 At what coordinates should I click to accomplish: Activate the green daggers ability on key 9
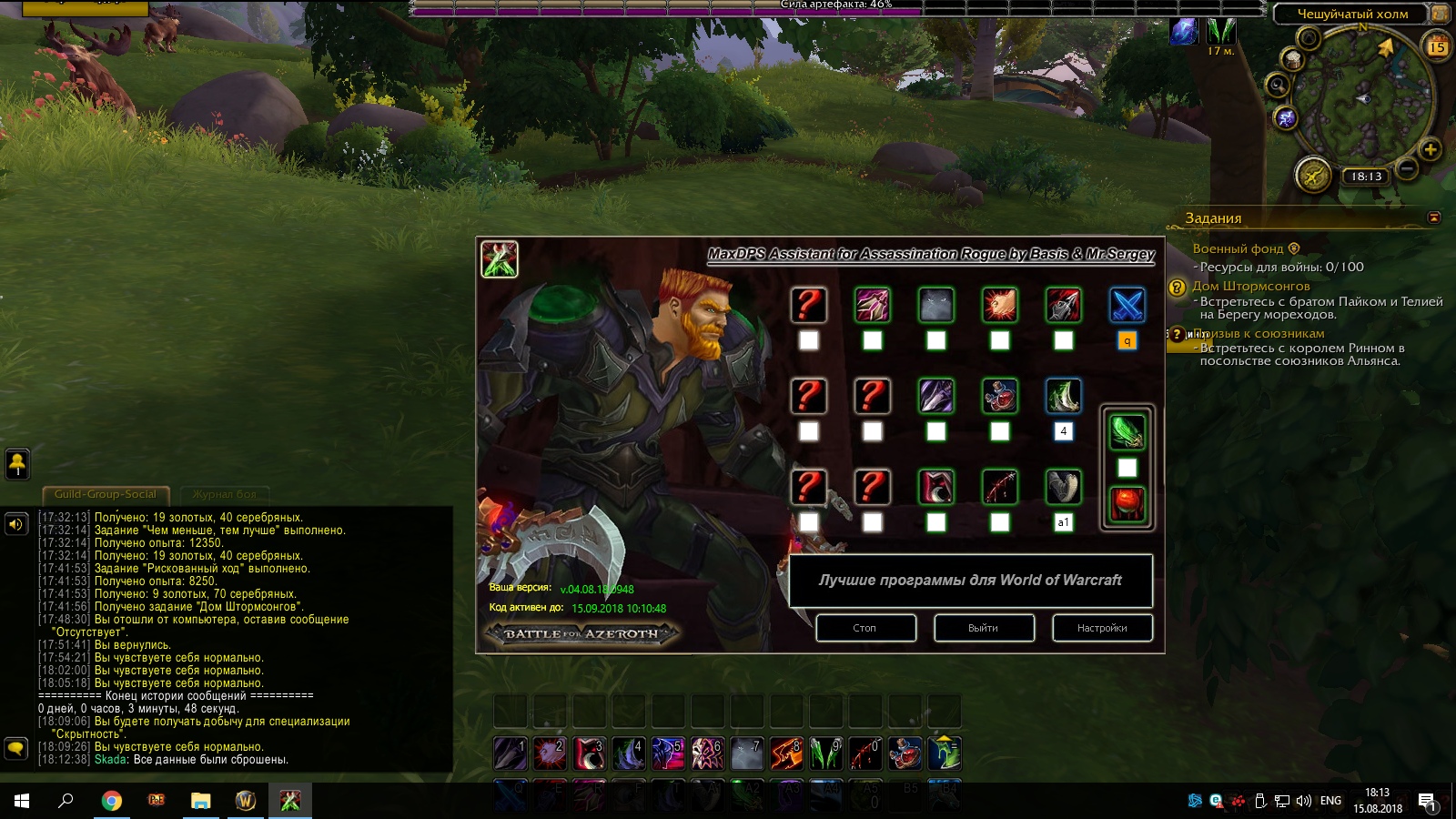click(825, 753)
